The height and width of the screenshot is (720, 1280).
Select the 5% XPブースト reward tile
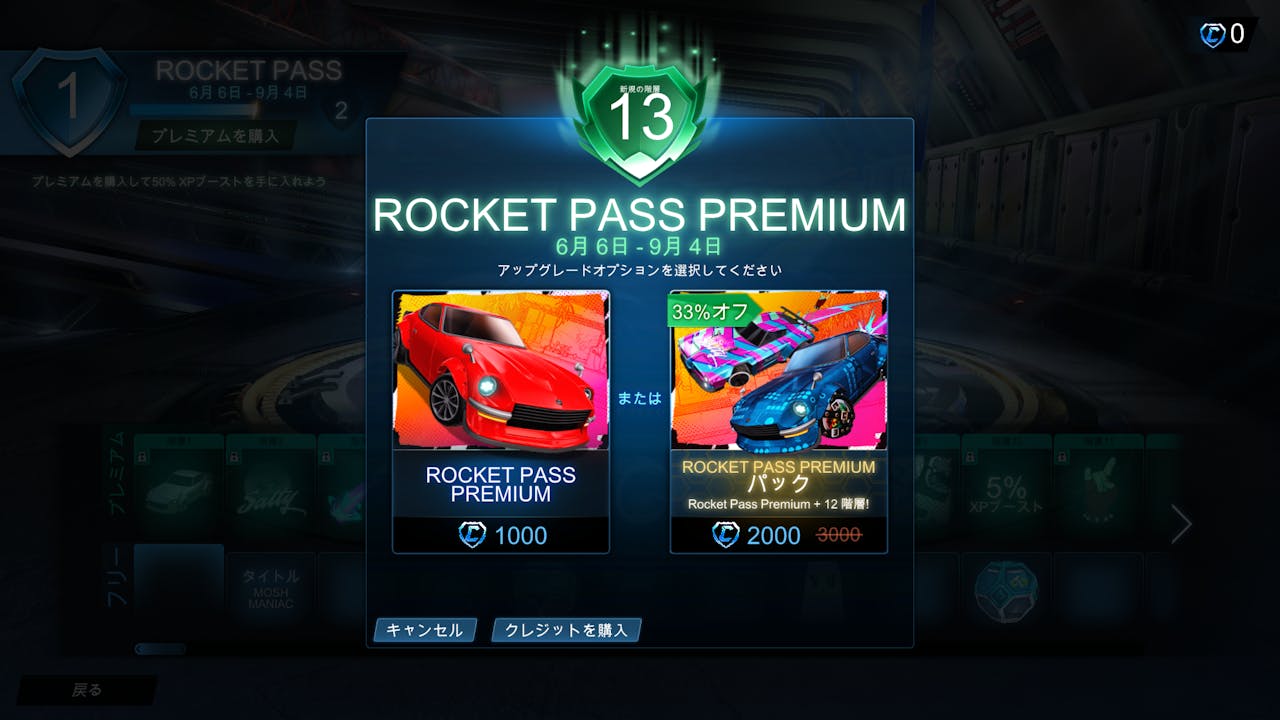point(1006,490)
